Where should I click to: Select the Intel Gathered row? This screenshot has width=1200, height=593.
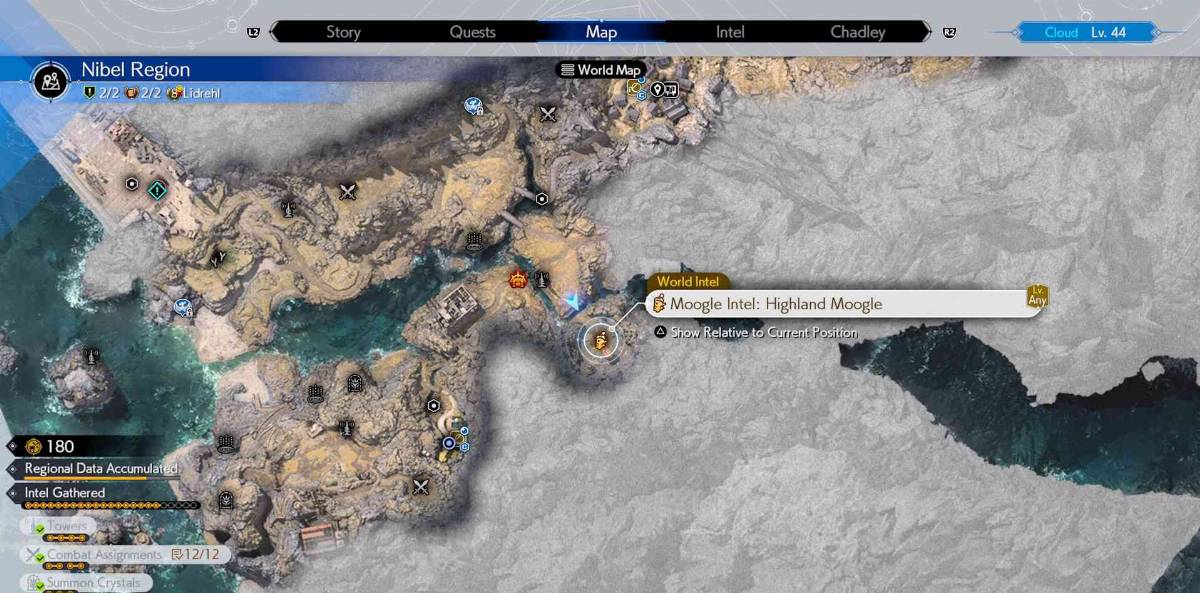tap(65, 493)
